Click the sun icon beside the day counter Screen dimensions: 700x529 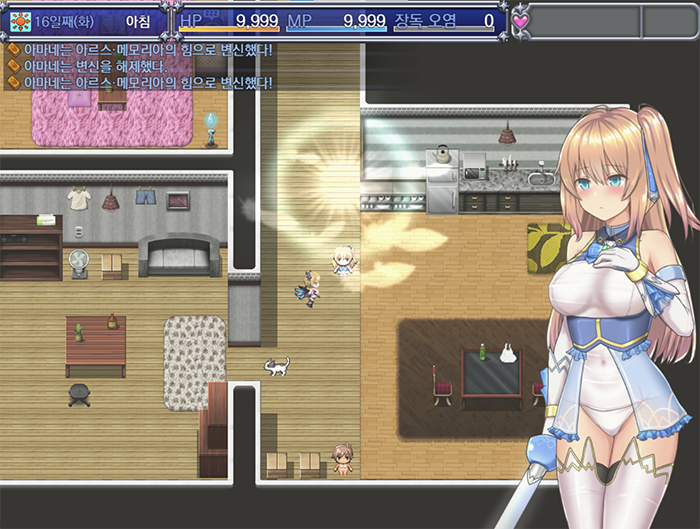20,20
